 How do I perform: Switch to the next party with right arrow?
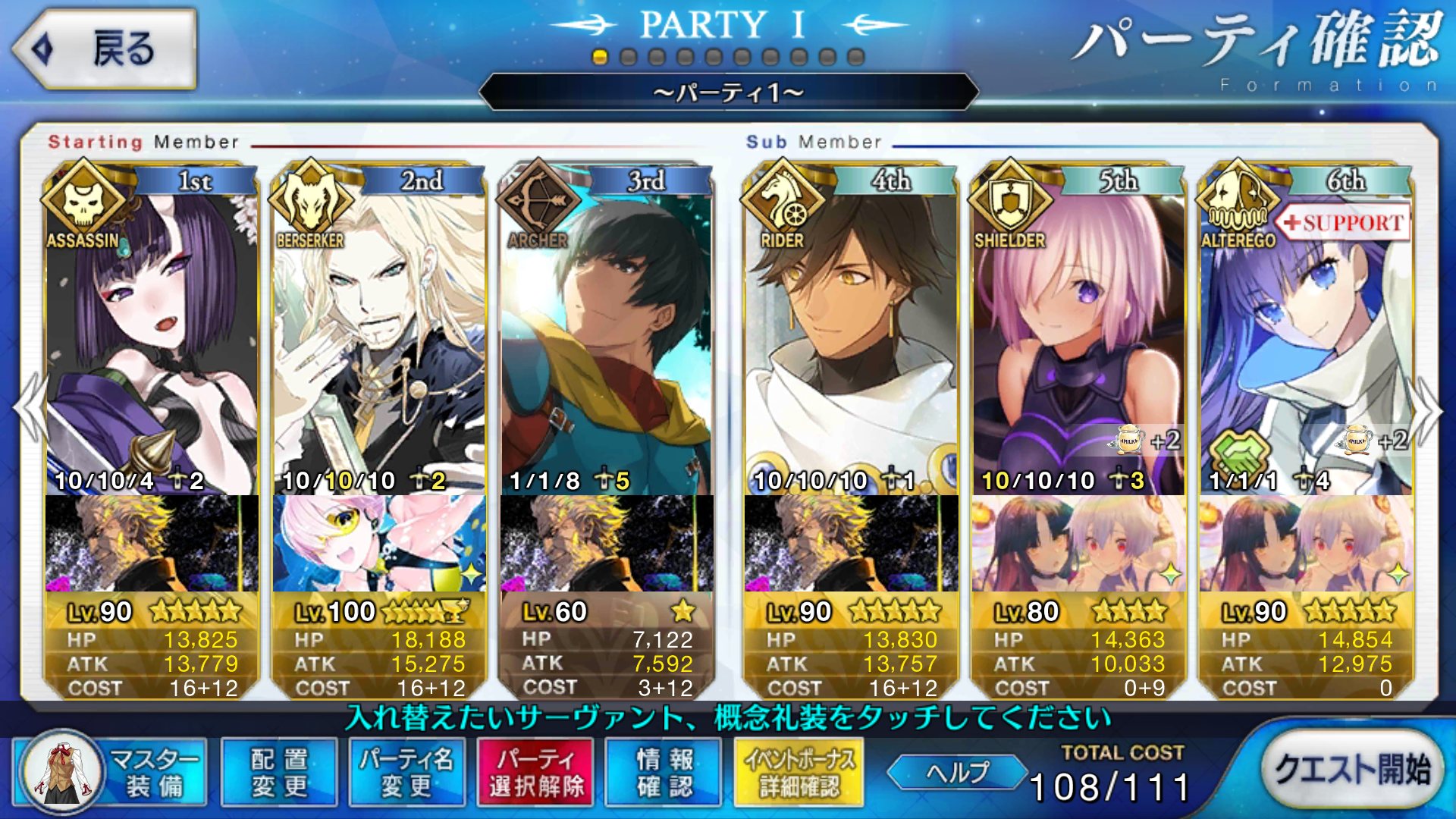point(1427,409)
